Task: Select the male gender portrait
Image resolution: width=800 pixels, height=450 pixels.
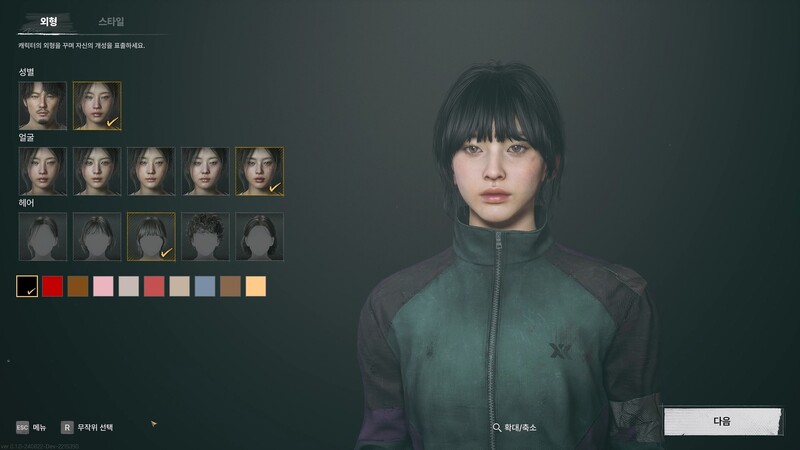Action: click(43, 106)
